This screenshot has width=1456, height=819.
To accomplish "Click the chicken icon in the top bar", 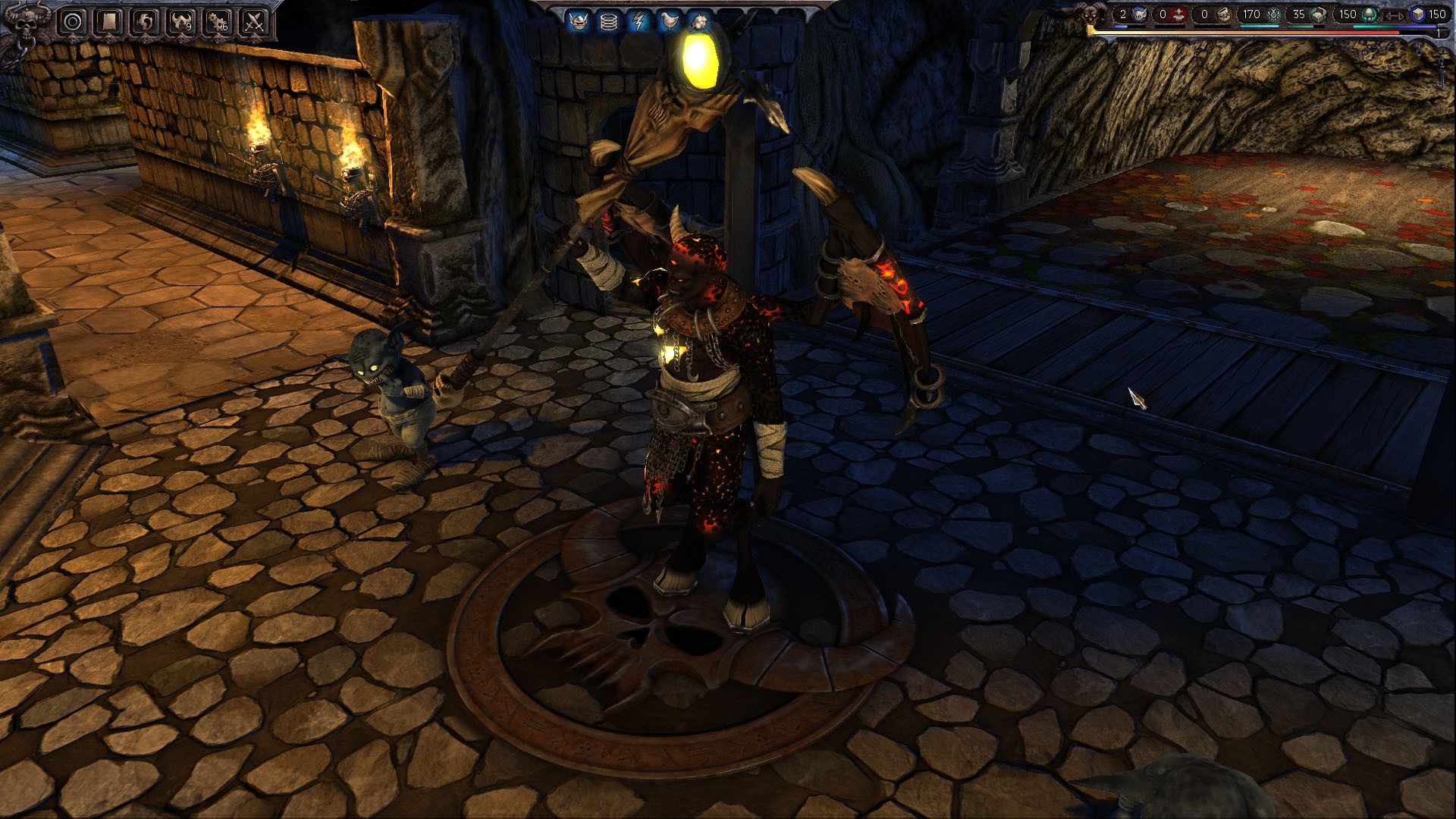I will tap(670, 20).
